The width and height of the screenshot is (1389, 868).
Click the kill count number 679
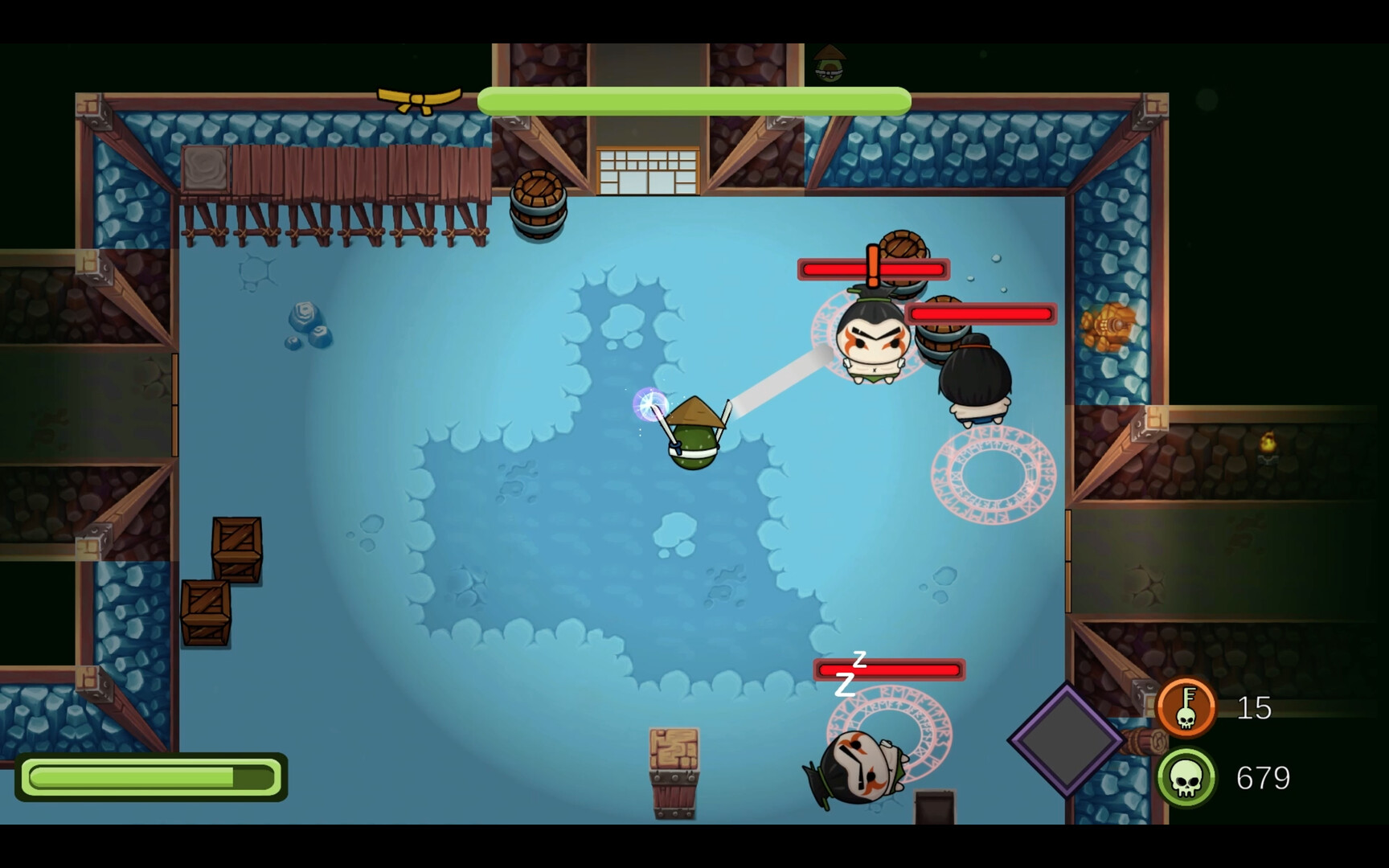point(1263,777)
